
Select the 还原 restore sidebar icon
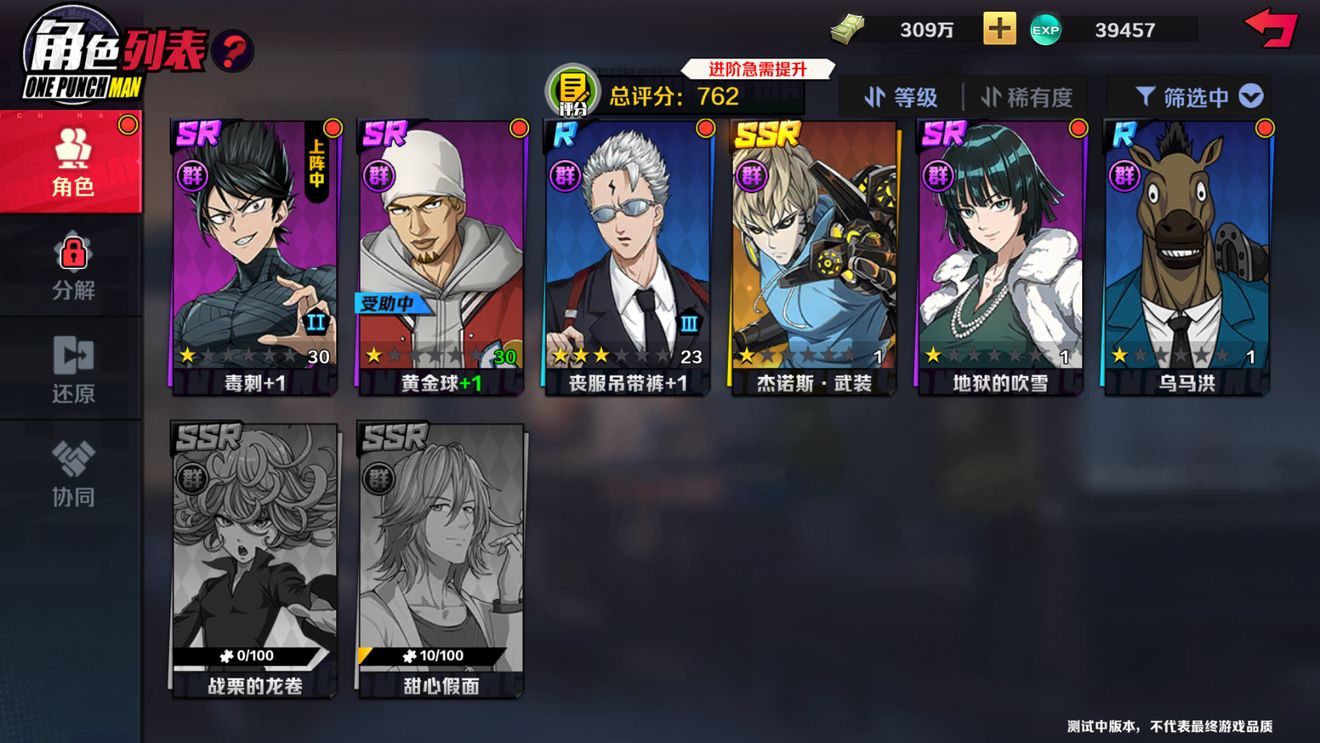[x=70, y=366]
